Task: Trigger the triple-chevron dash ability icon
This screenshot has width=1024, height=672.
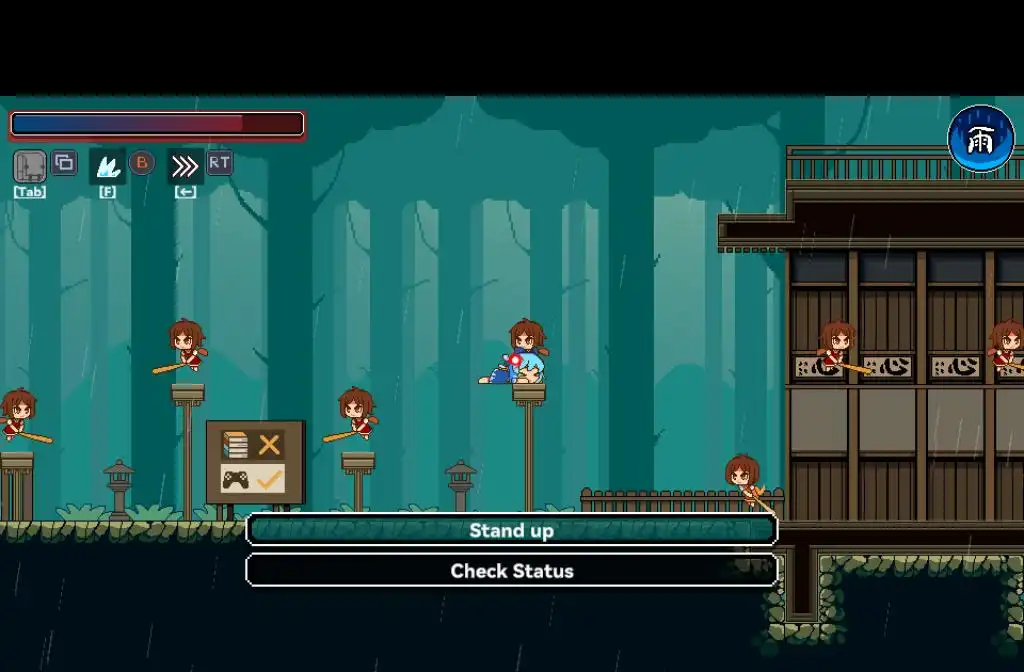Action: click(185, 166)
